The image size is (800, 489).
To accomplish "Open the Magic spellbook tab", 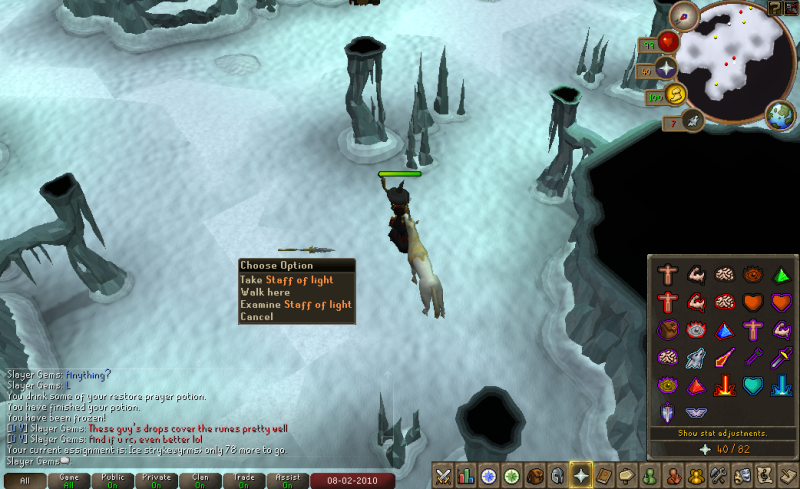I will point(604,475).
